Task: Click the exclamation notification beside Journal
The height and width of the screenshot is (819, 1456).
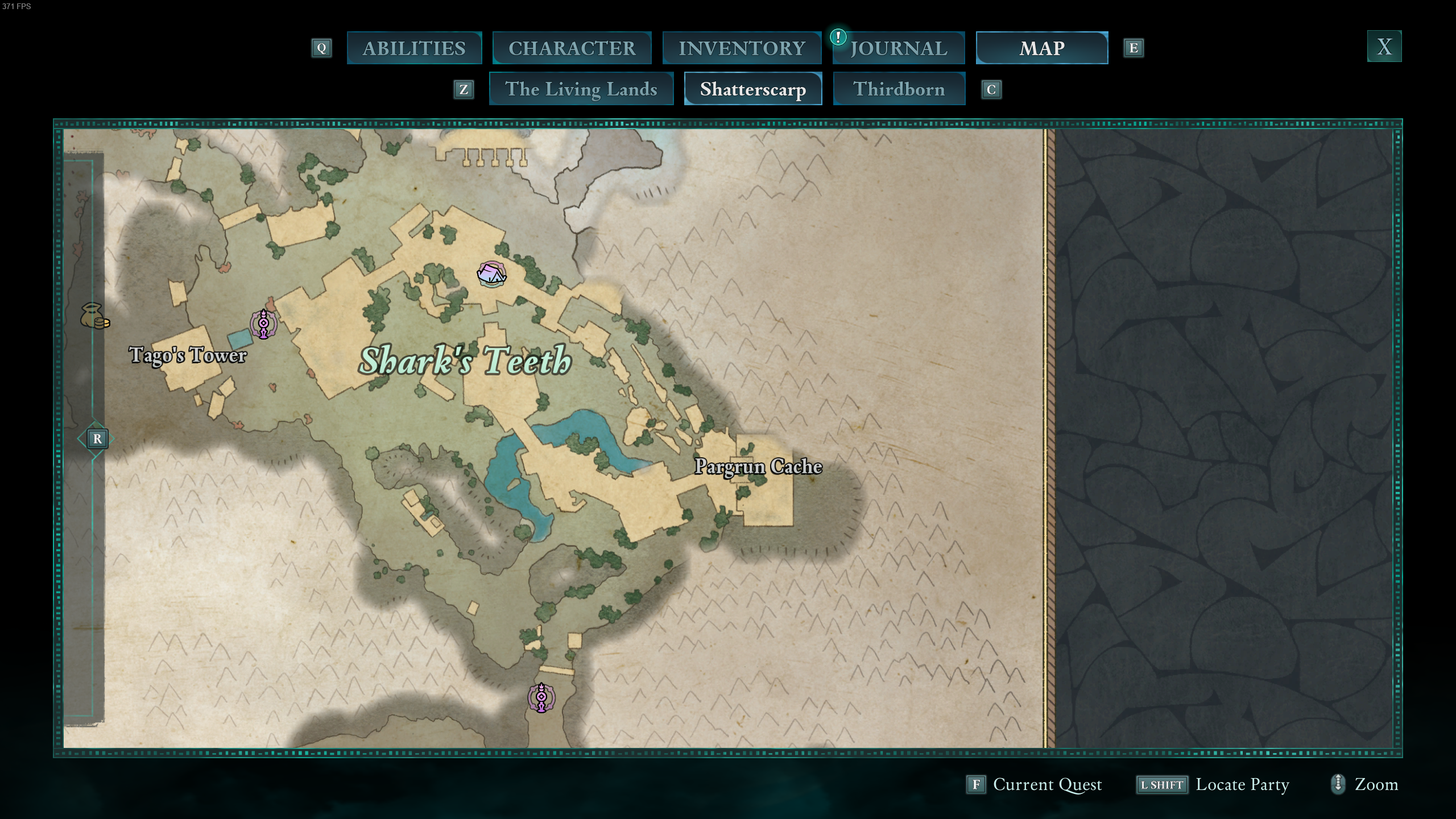Action: pyautogui.click(x=837, y=38)
